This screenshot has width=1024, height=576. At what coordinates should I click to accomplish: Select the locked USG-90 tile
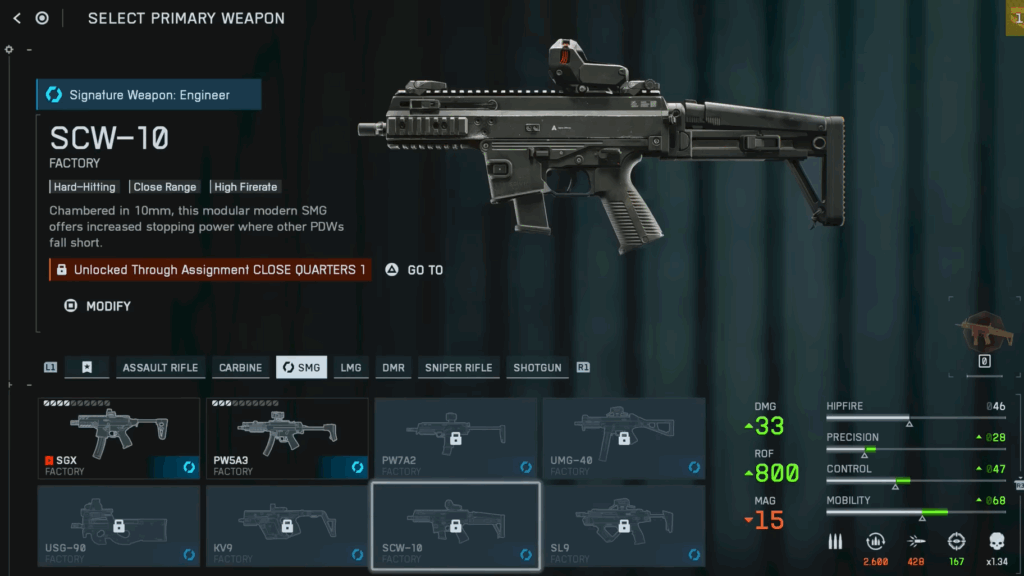[x=119, y=525]
